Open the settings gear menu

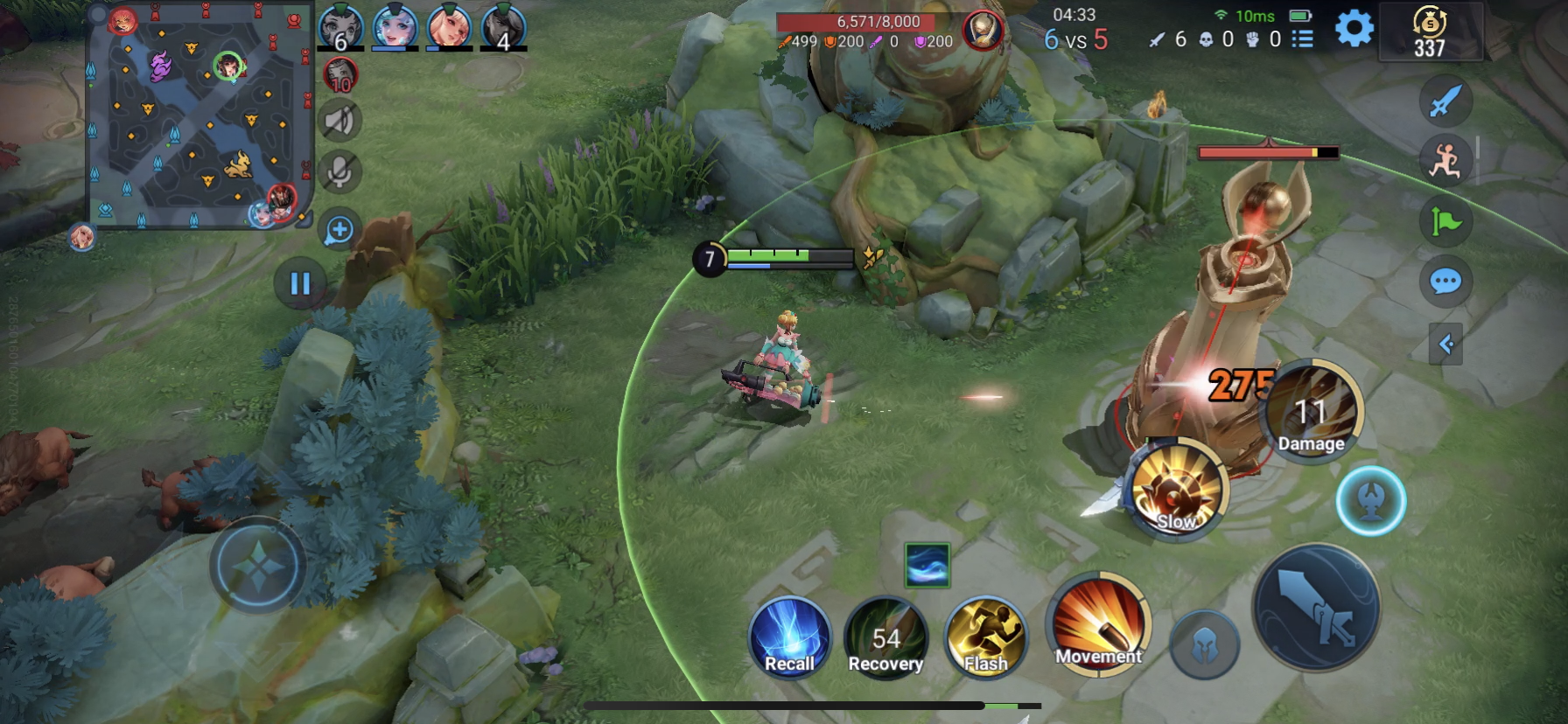coord(1354,30)
